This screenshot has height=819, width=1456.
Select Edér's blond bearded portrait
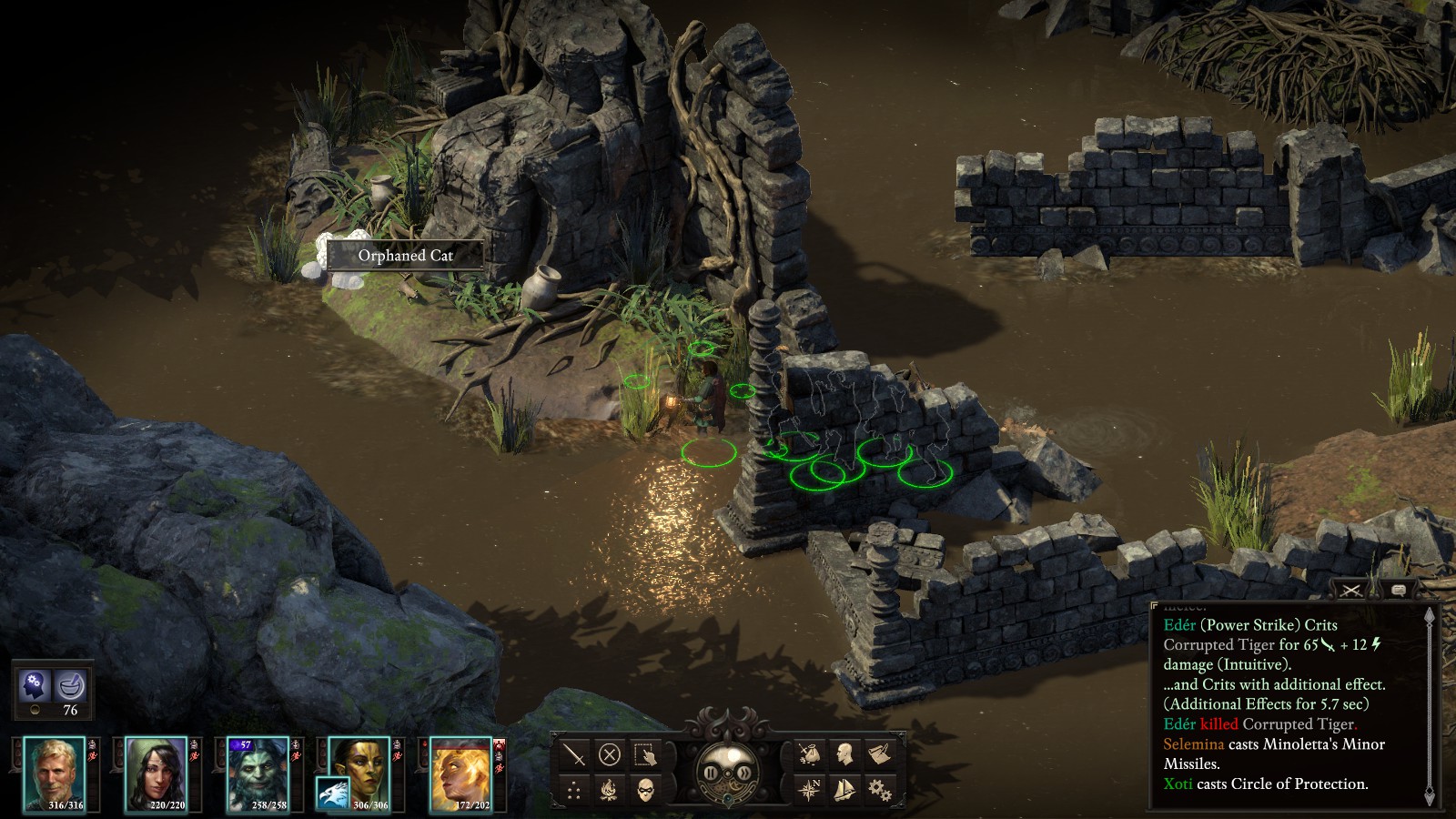coord(55,772)
